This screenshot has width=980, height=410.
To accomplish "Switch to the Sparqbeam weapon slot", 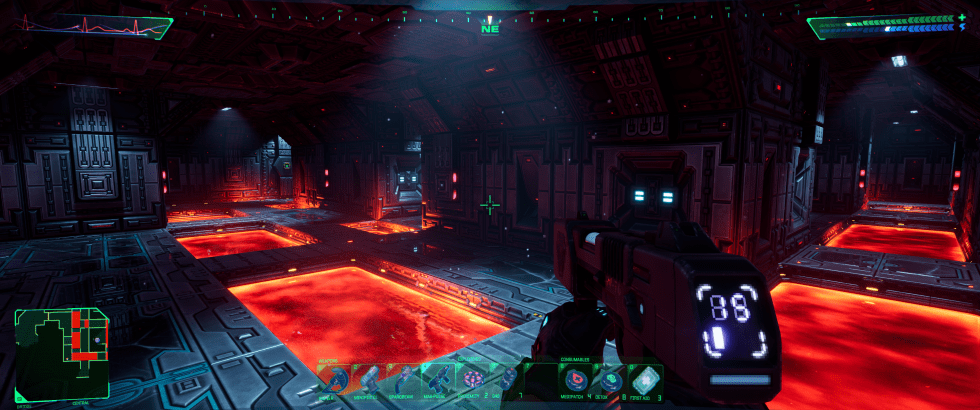I will [x=403, y=379].
